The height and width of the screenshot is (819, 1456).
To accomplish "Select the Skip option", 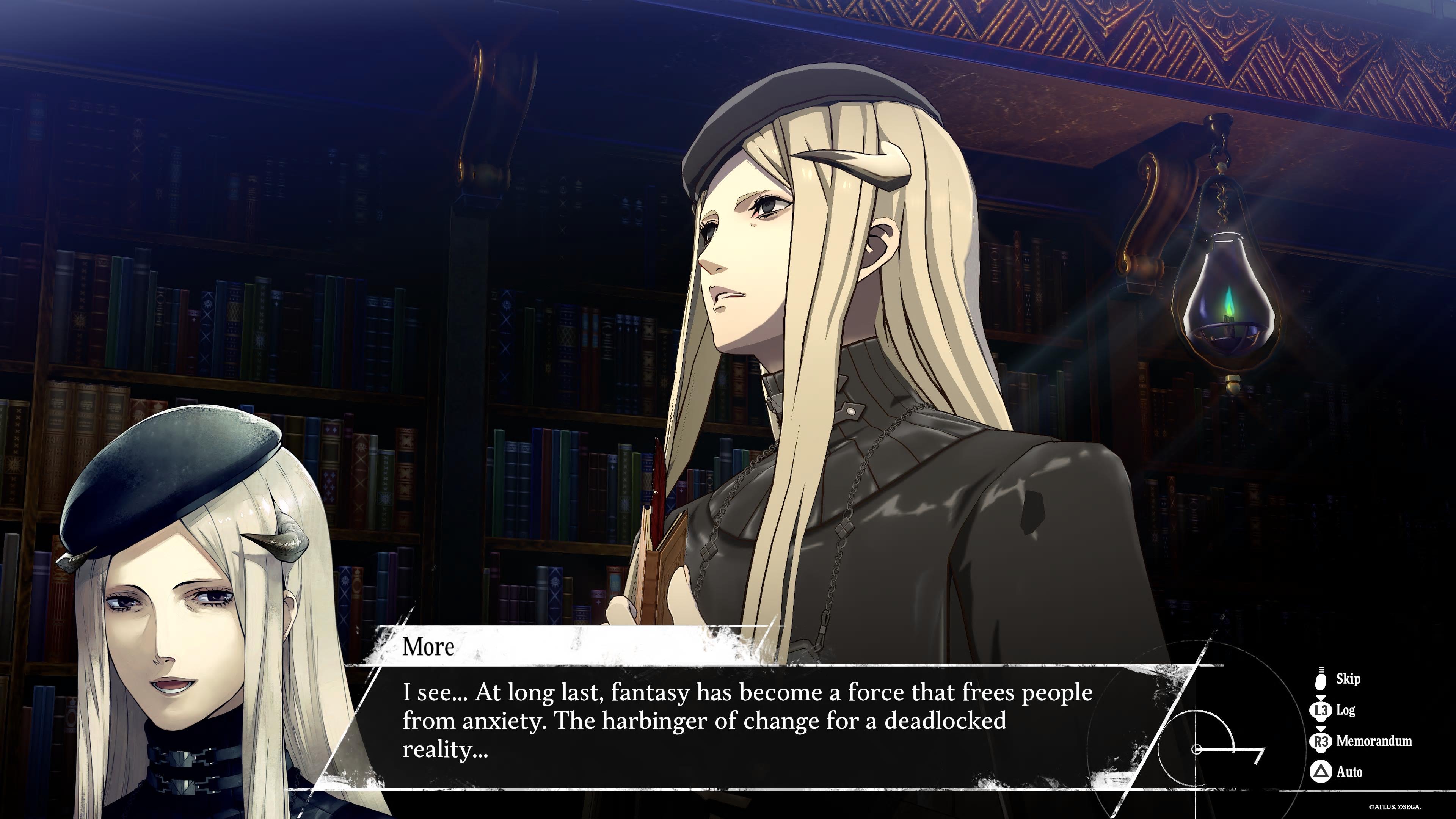I will coord(1347,679).
